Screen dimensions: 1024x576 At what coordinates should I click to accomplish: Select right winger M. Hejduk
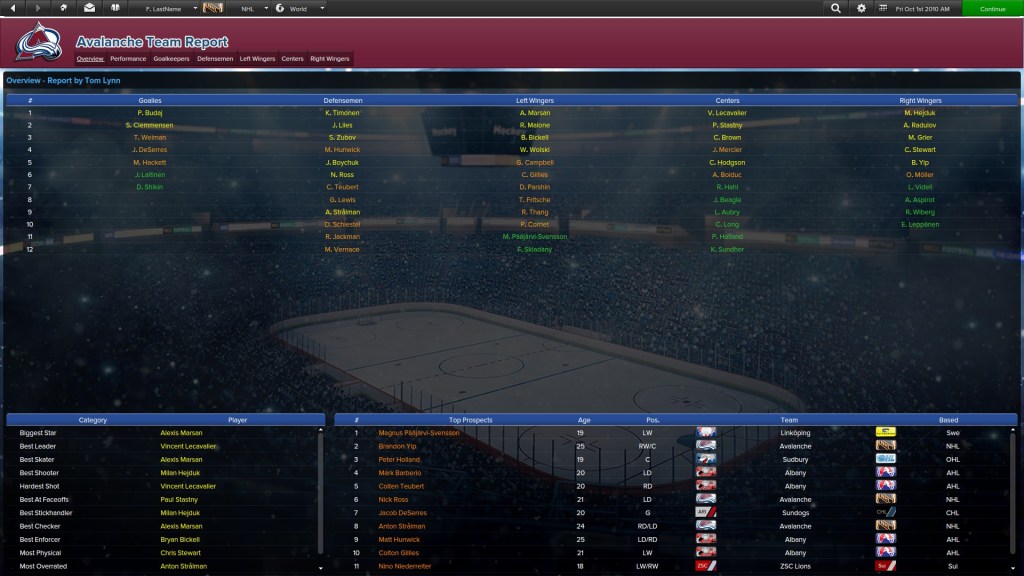point(920,113)
